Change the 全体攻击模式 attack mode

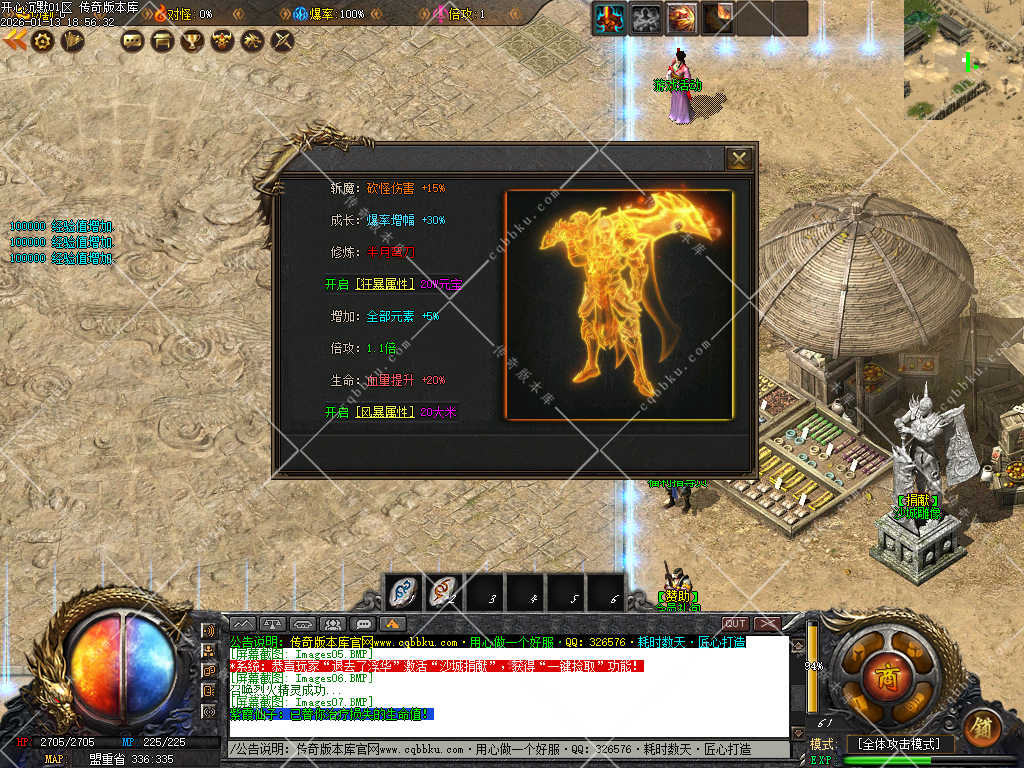point(899,744)
